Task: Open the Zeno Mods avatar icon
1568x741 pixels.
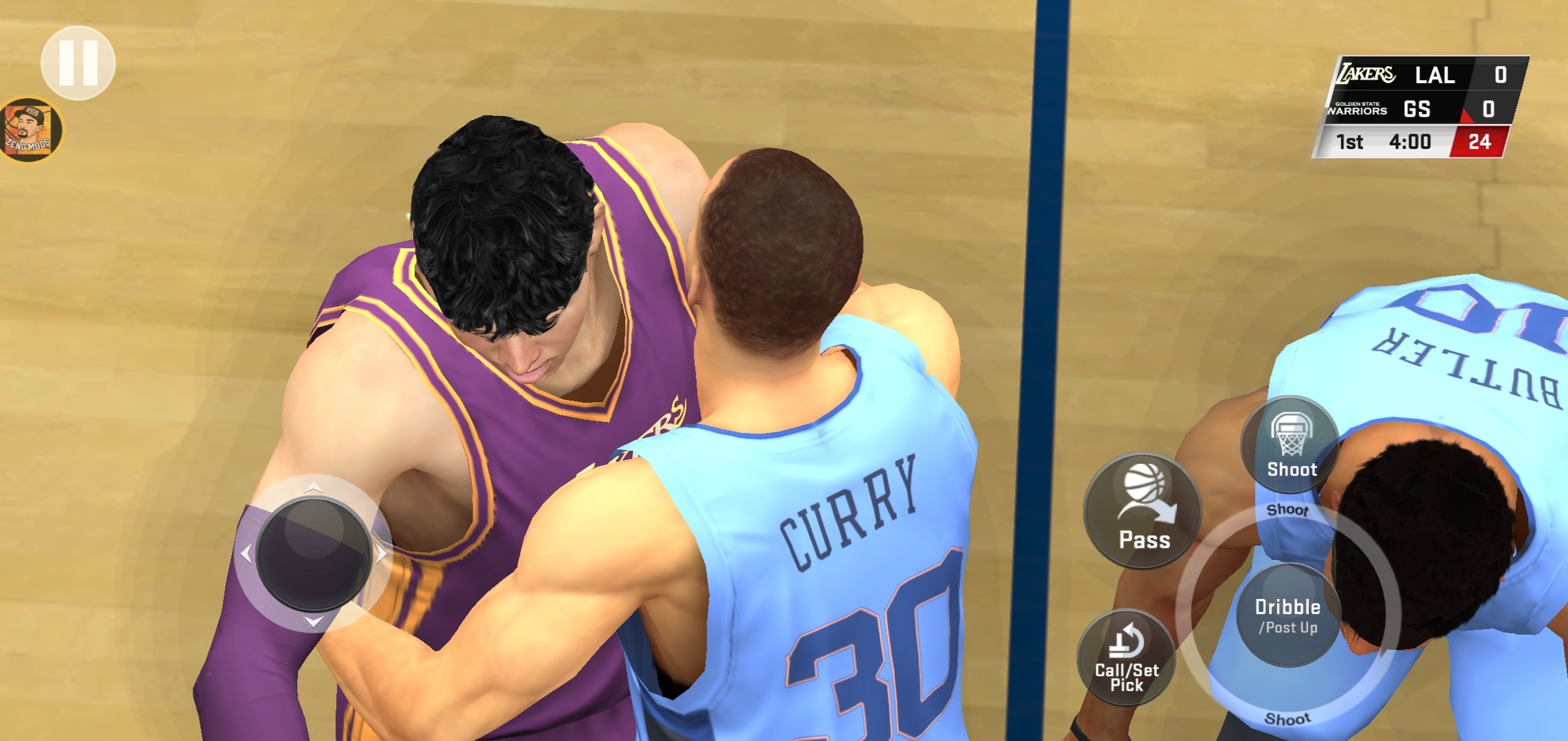Action: pos(30,130)
